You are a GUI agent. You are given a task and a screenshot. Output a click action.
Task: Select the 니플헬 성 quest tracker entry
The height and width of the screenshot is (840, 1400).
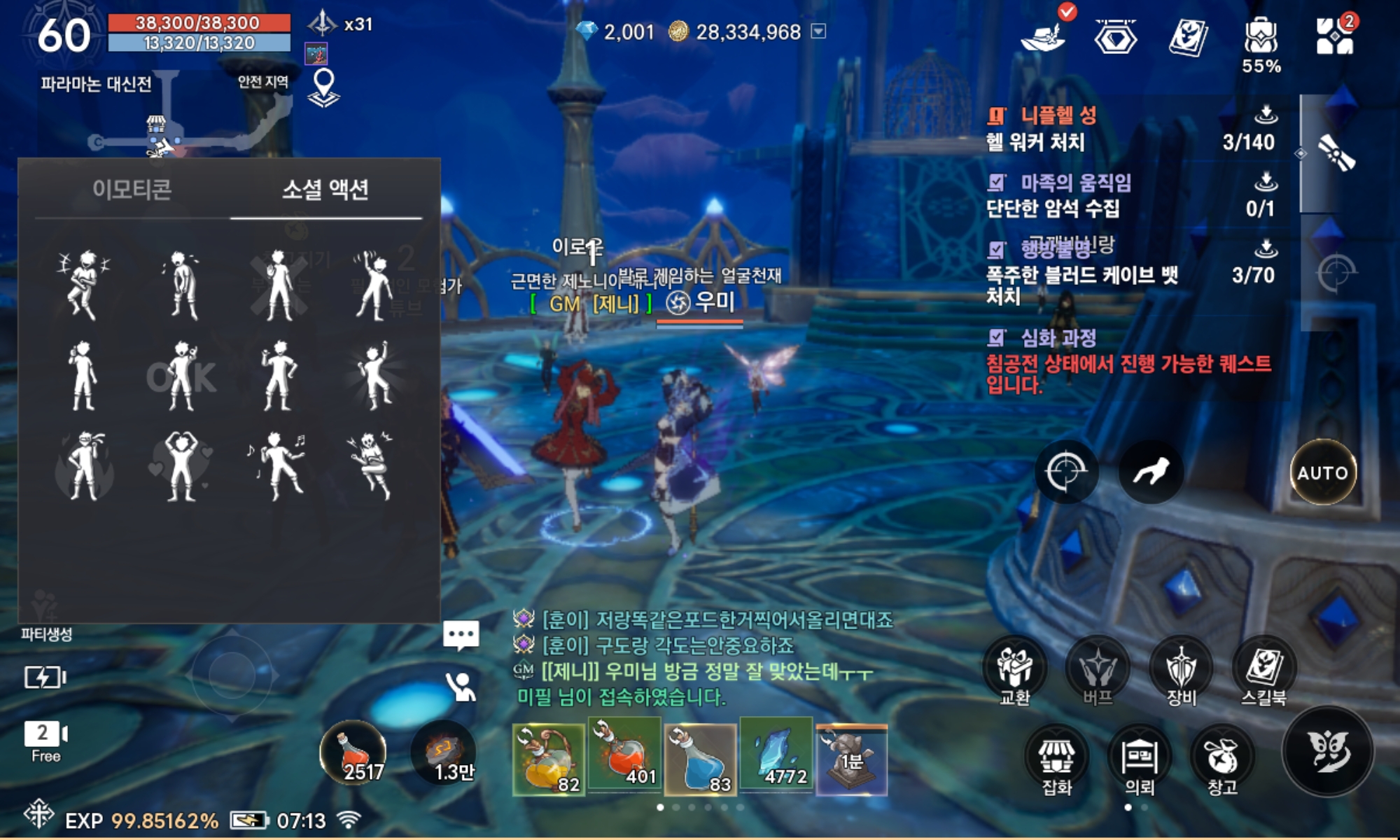pos(1058,116)
